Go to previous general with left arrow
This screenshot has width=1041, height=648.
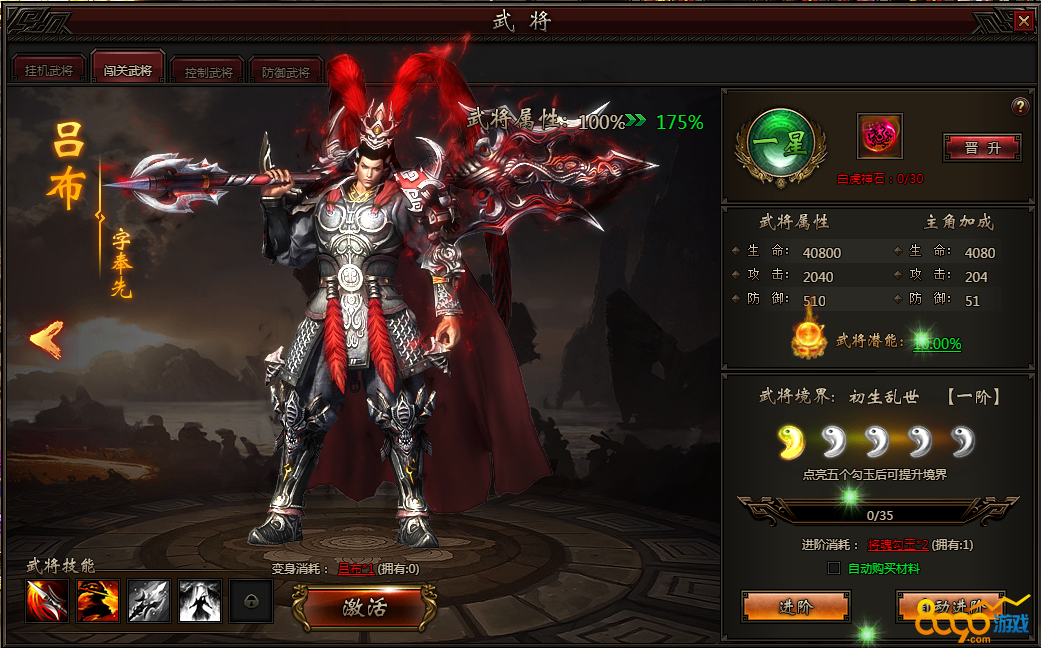[x=46, y=338]
